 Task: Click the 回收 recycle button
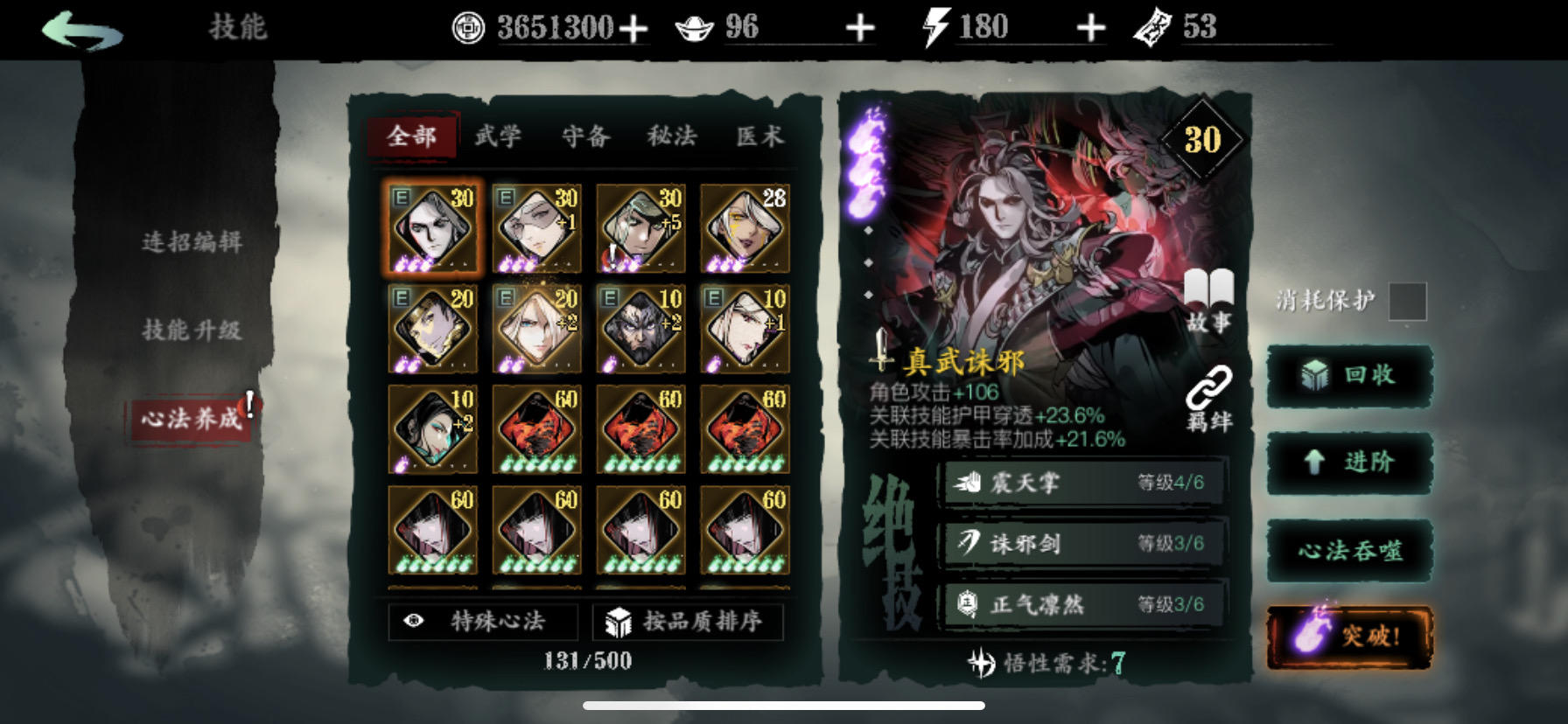1348,374
